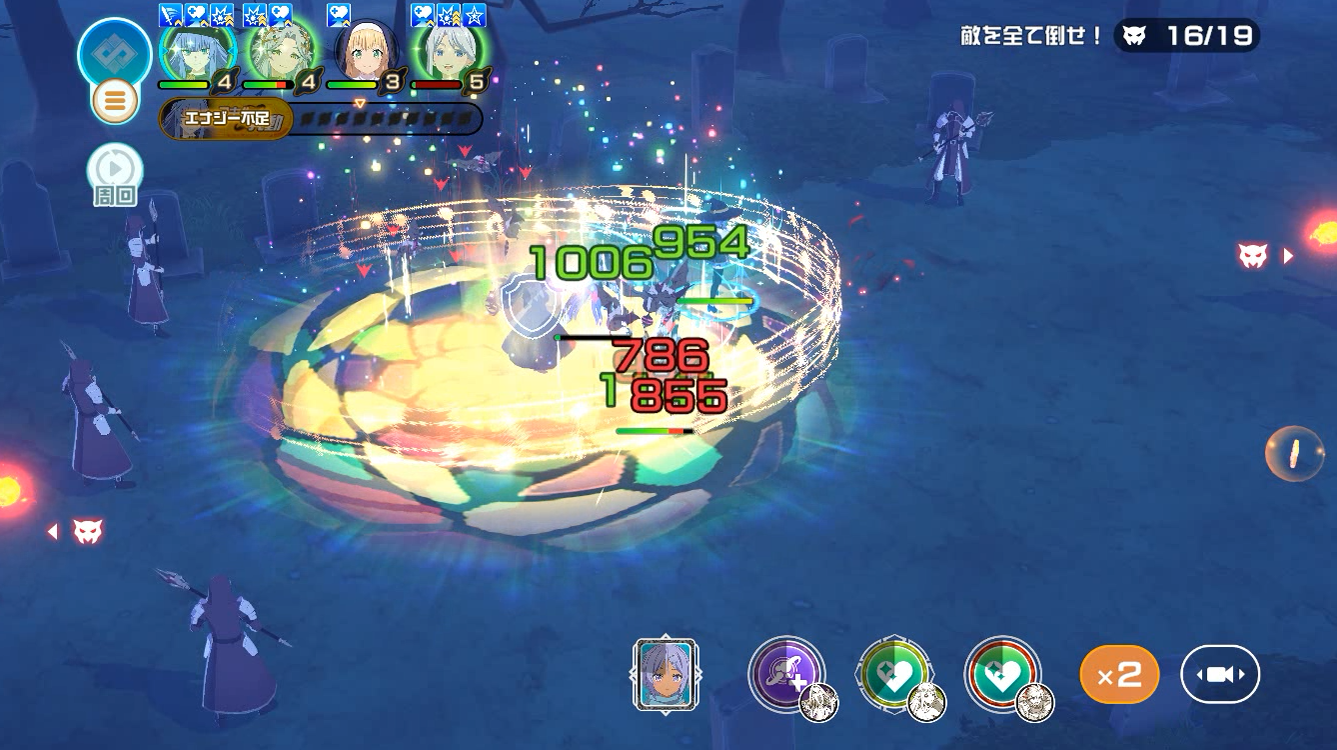
Task: Use the green heart skill with yellow ring
Action: (x=894, y=674)
